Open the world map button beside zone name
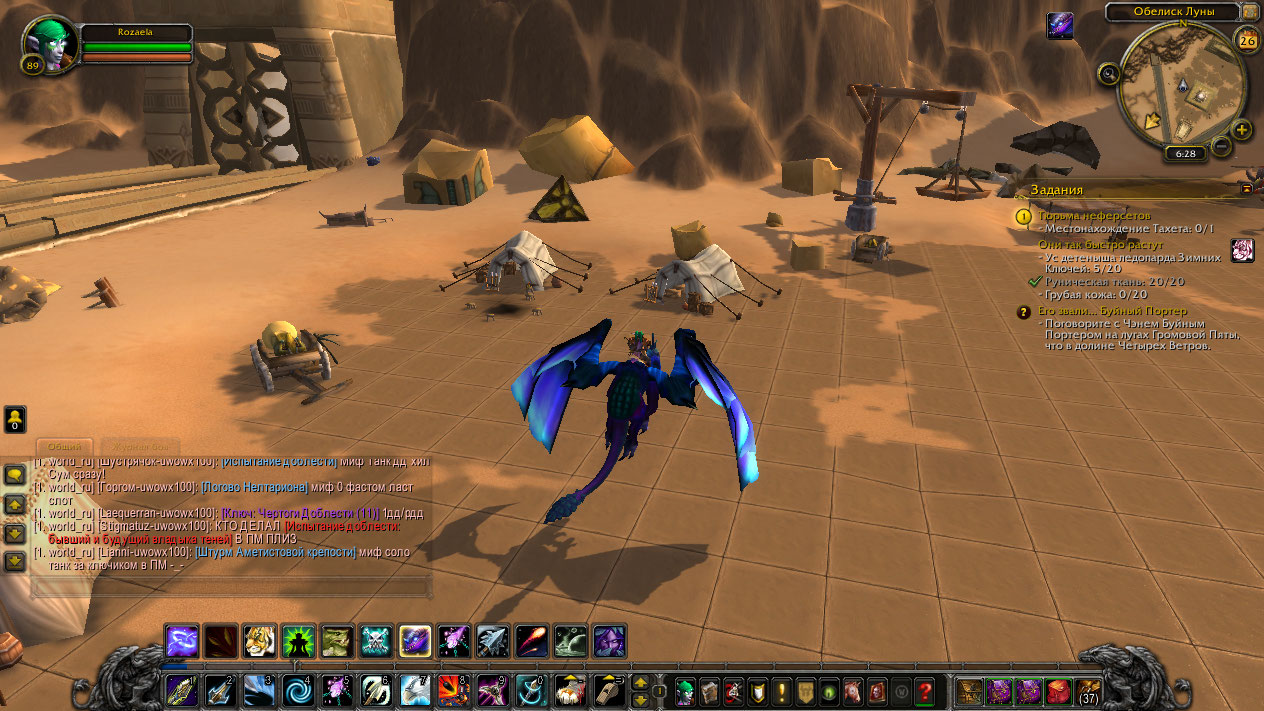Image resolution: width=1264 pixels, height=711 pixels. pos(1250,11)
